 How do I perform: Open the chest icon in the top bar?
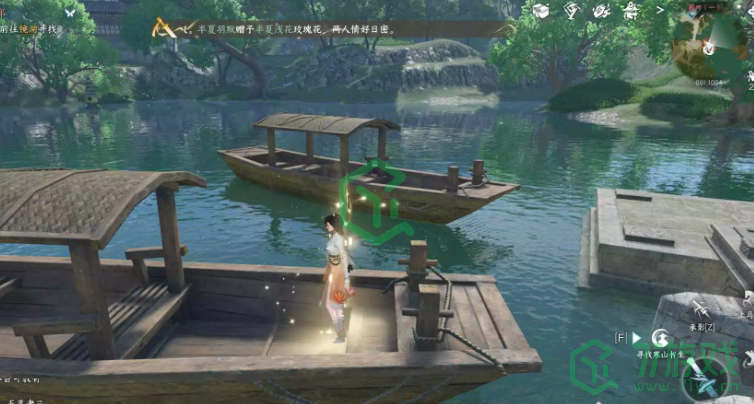tap(541, 11)
